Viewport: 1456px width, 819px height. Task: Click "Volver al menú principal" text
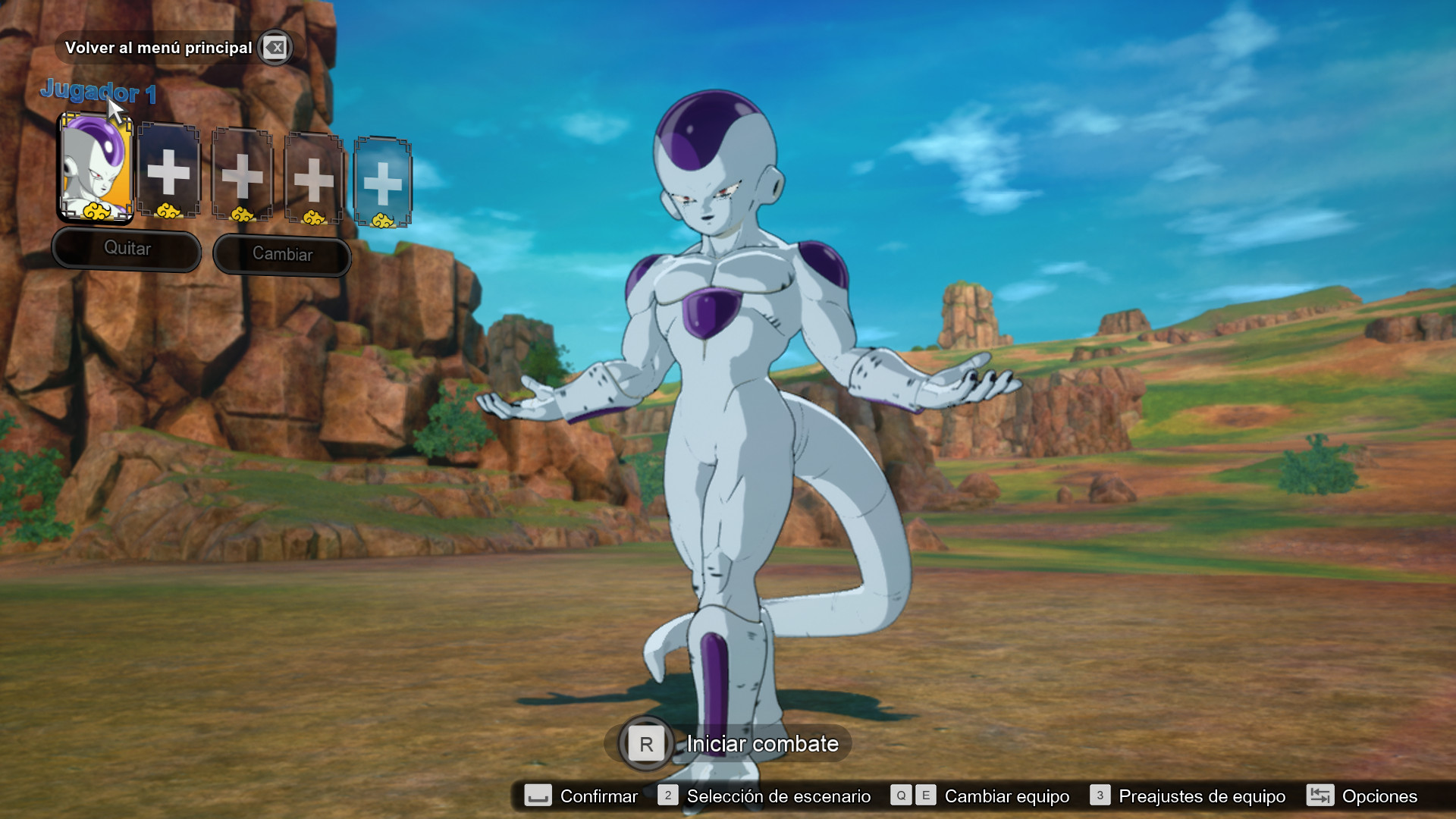tap(160, 48)
